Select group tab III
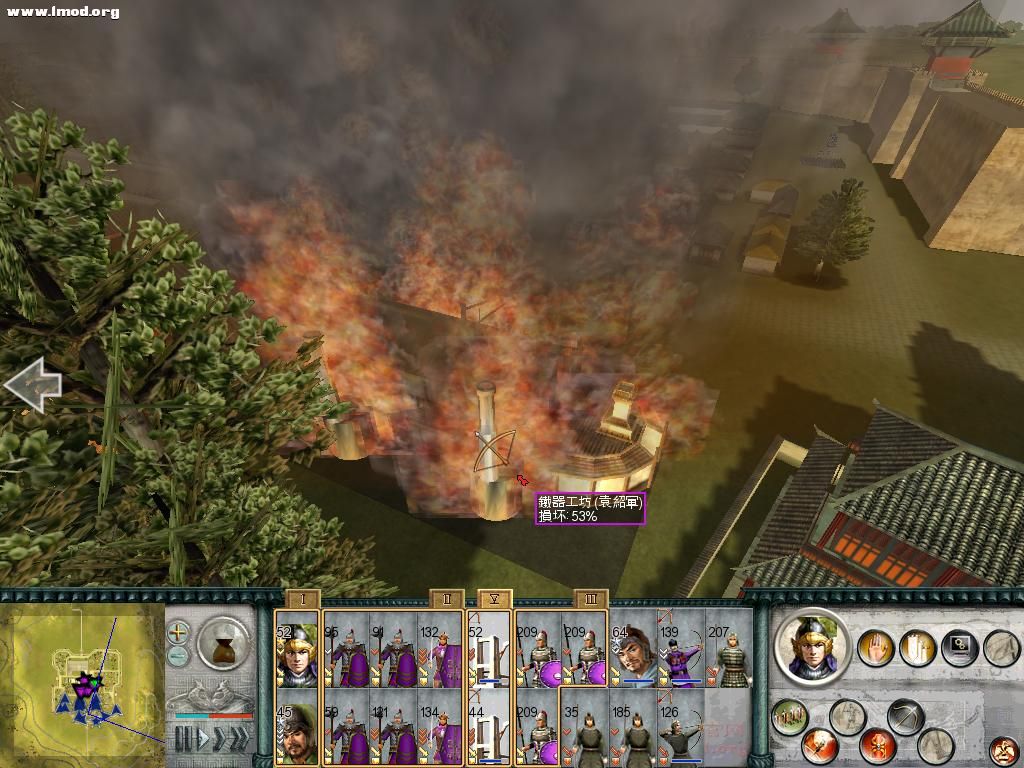This screenshot has width=1024, height=768. 591,599
